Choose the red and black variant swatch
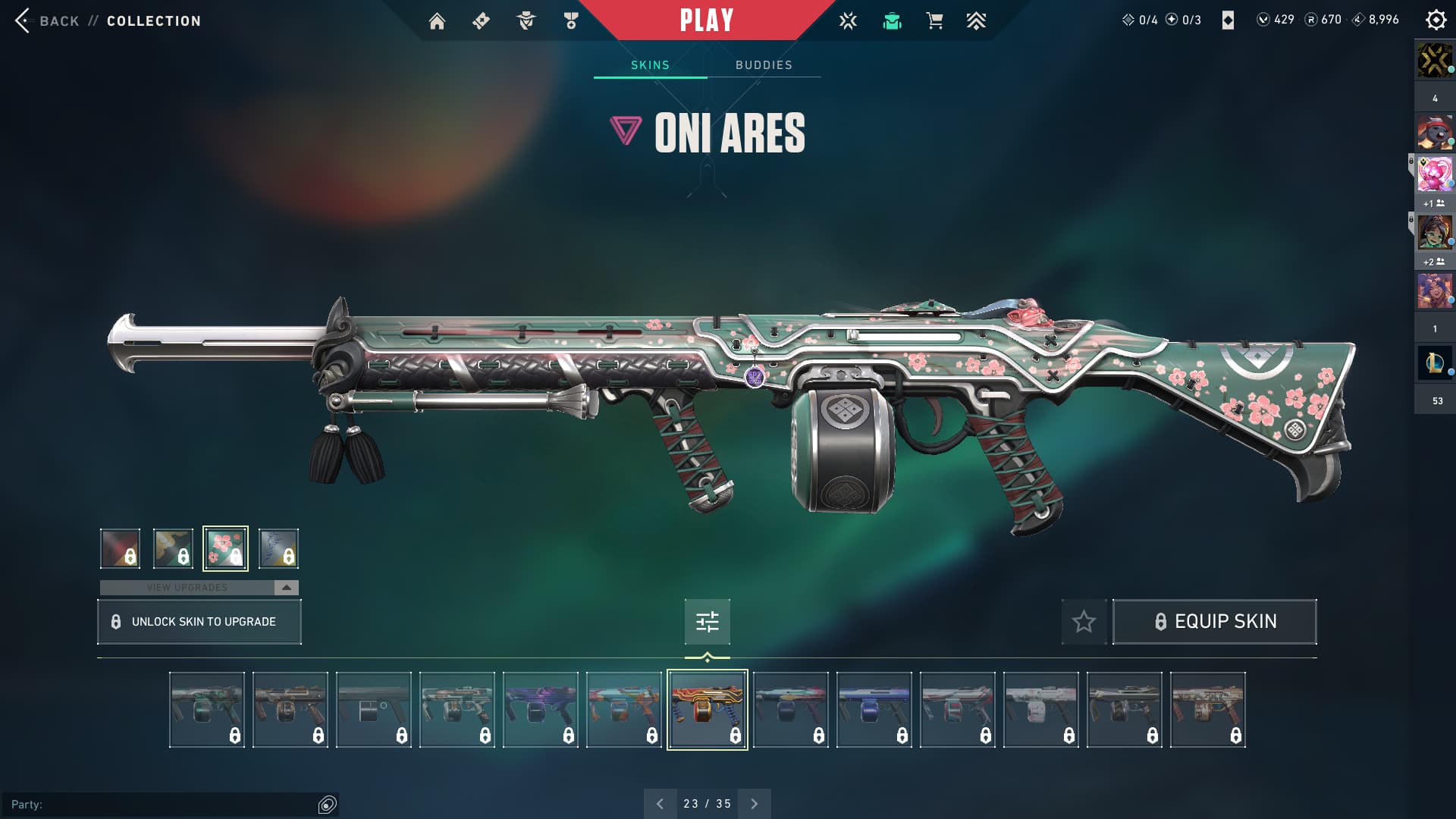The height and width of the screenshot is (819, 1456). (120, 548)
